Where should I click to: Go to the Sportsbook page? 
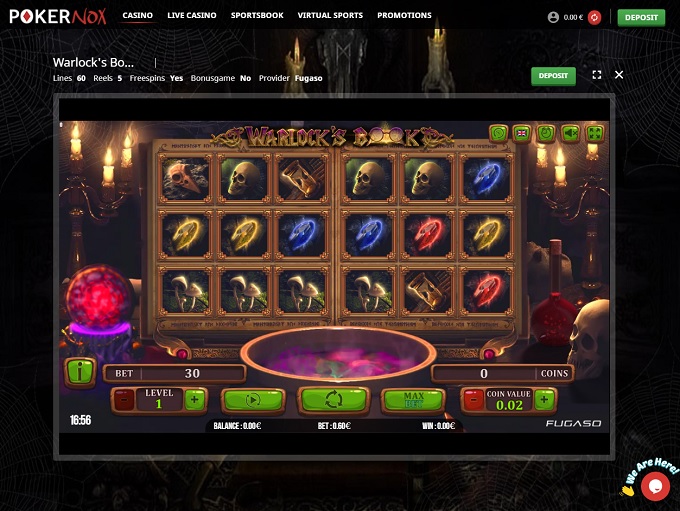point(257,16)
